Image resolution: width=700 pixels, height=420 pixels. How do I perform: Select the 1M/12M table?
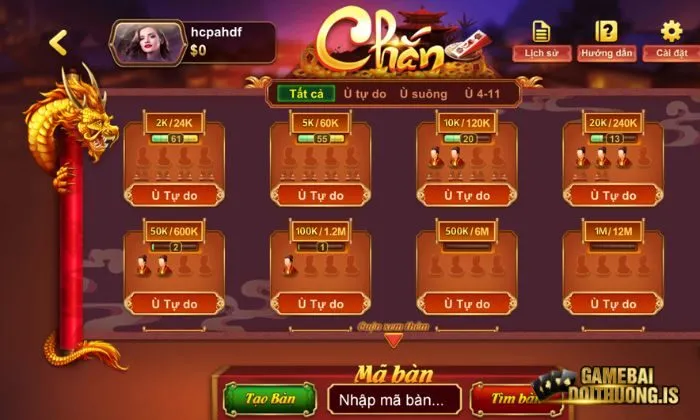tap(613, 270)
